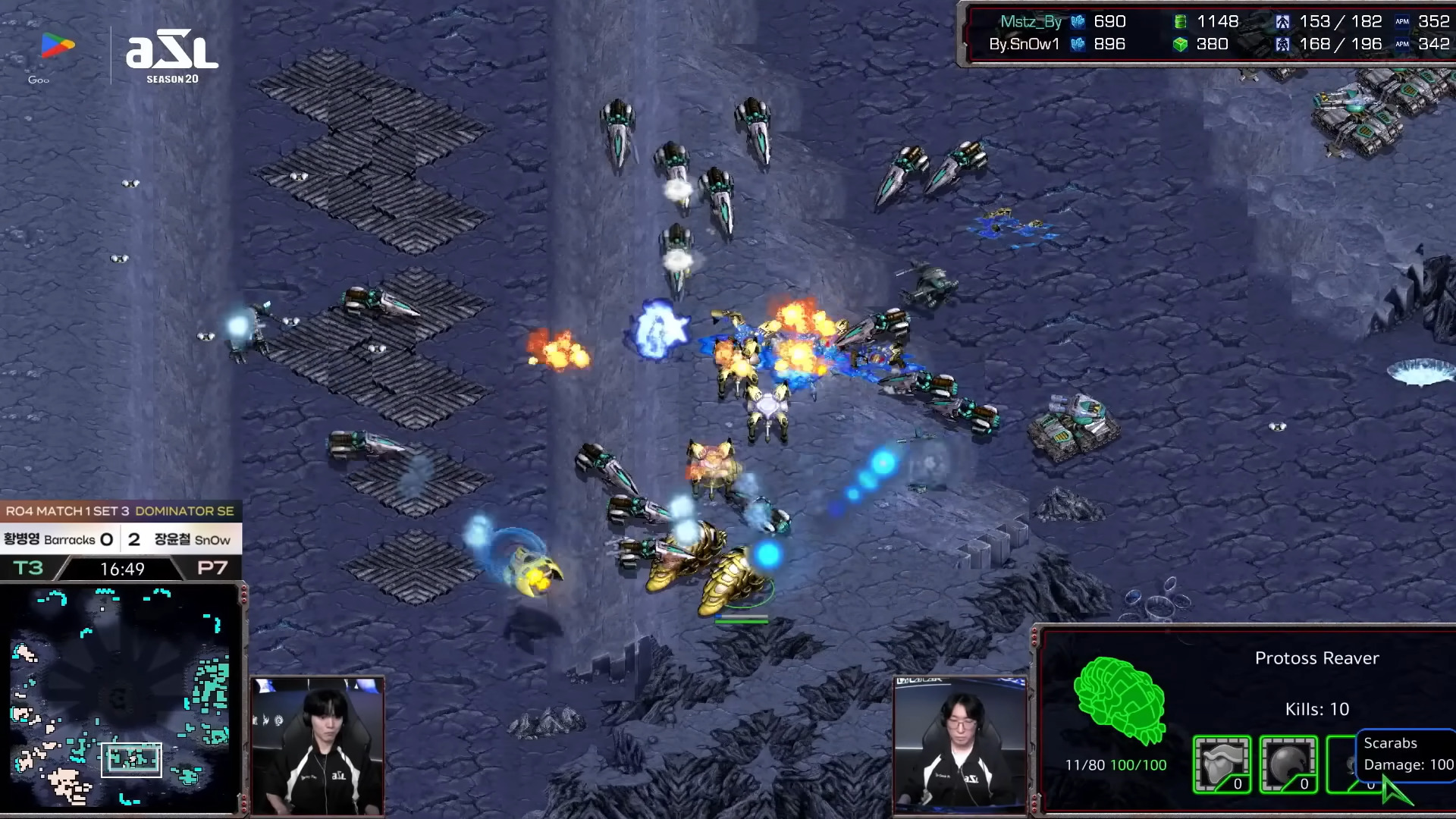Screen dimensions: 1456x819
Task: Select the Reaver's ground armor icon
Action: 1222,764
